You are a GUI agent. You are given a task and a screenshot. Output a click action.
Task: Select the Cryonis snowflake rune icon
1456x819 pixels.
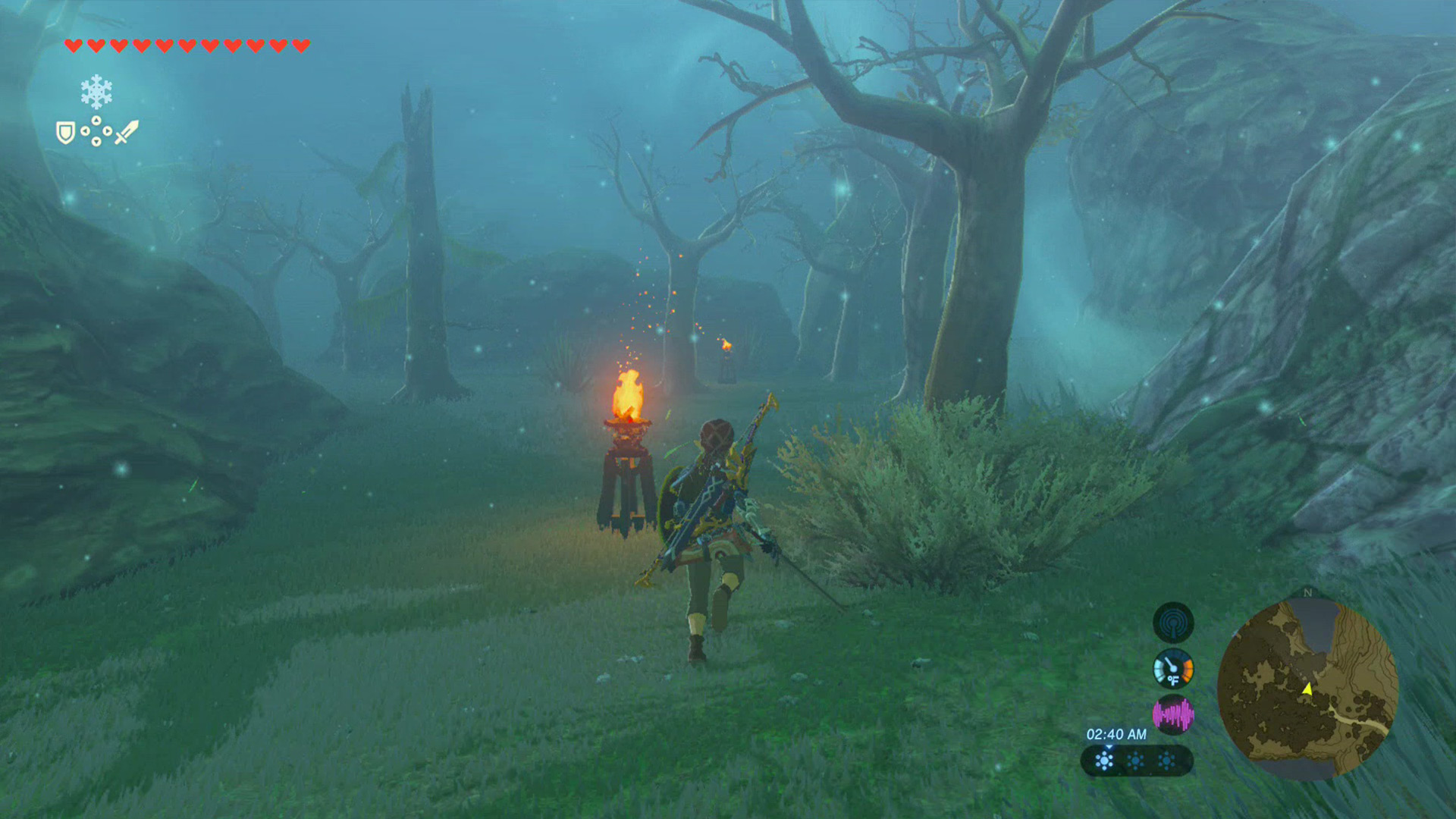(x=96, y=92)
